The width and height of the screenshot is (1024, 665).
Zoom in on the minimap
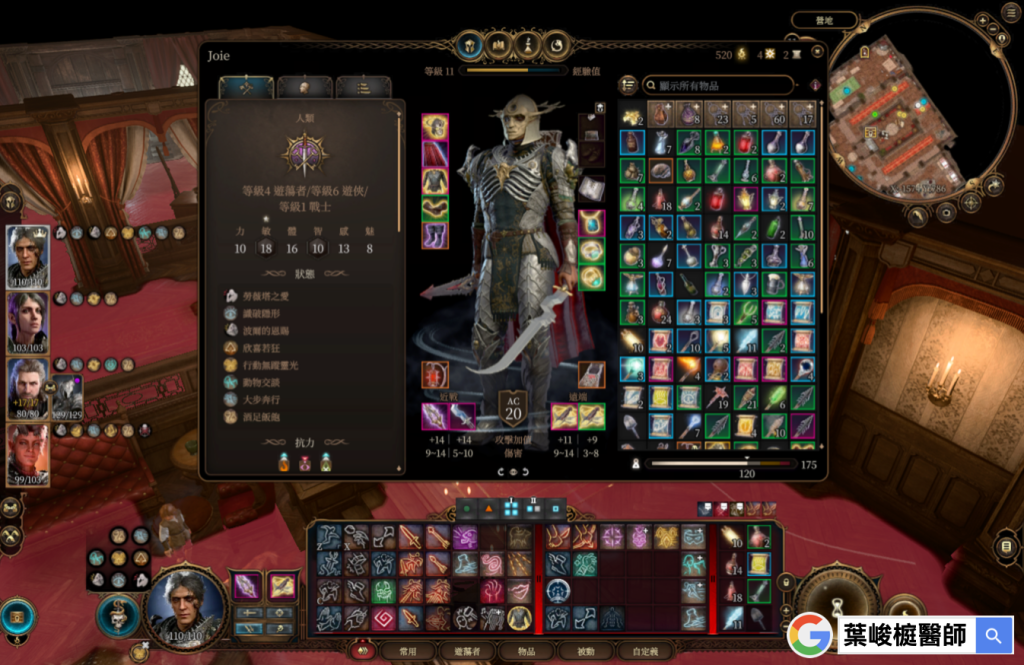point(984,20)
